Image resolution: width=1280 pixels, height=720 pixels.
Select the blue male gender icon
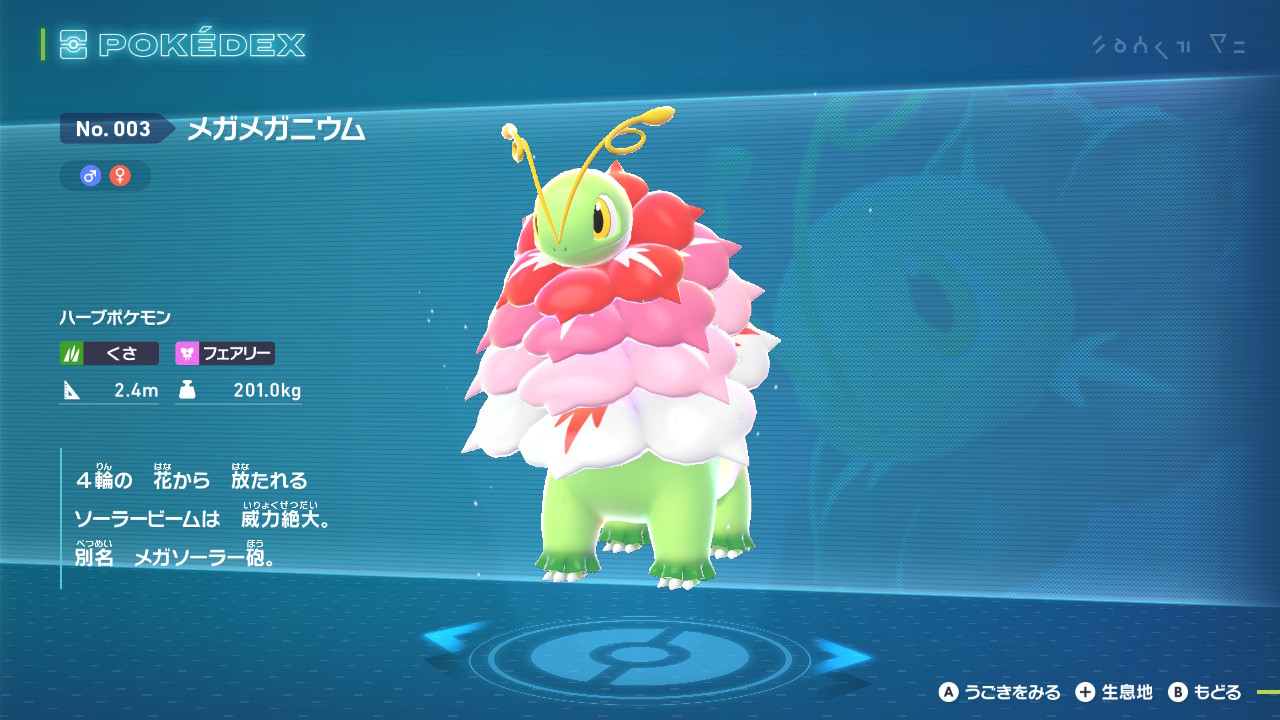coord(91,176)
